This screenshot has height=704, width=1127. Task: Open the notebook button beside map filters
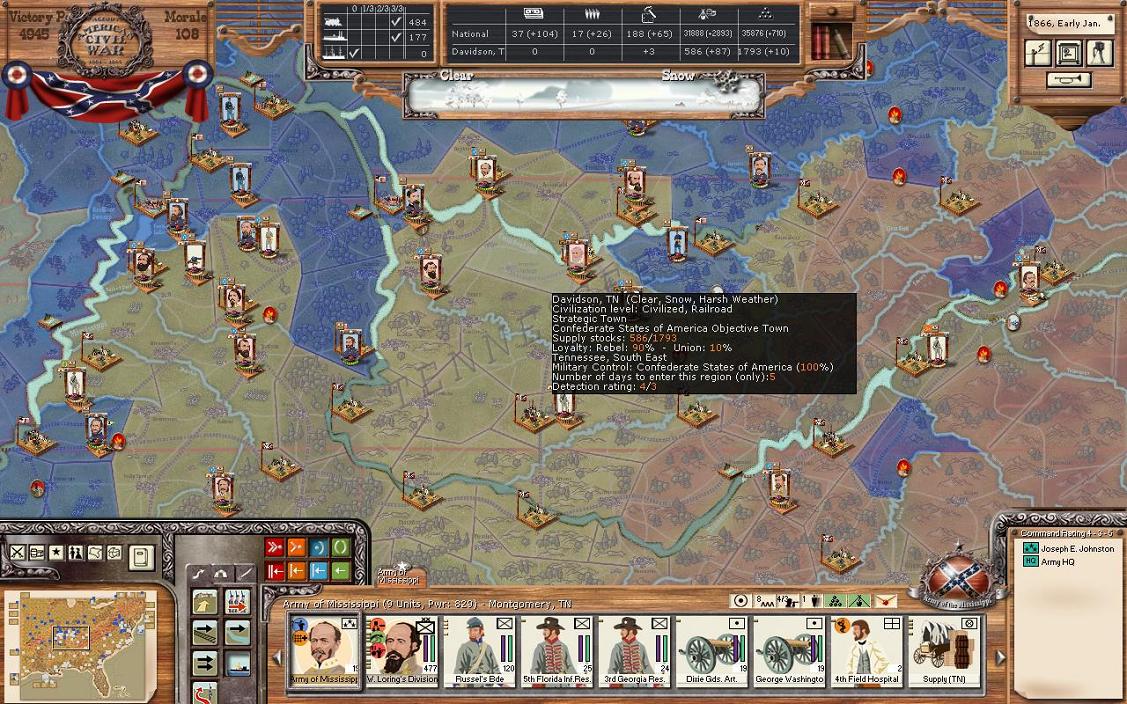tap(141, 556)
